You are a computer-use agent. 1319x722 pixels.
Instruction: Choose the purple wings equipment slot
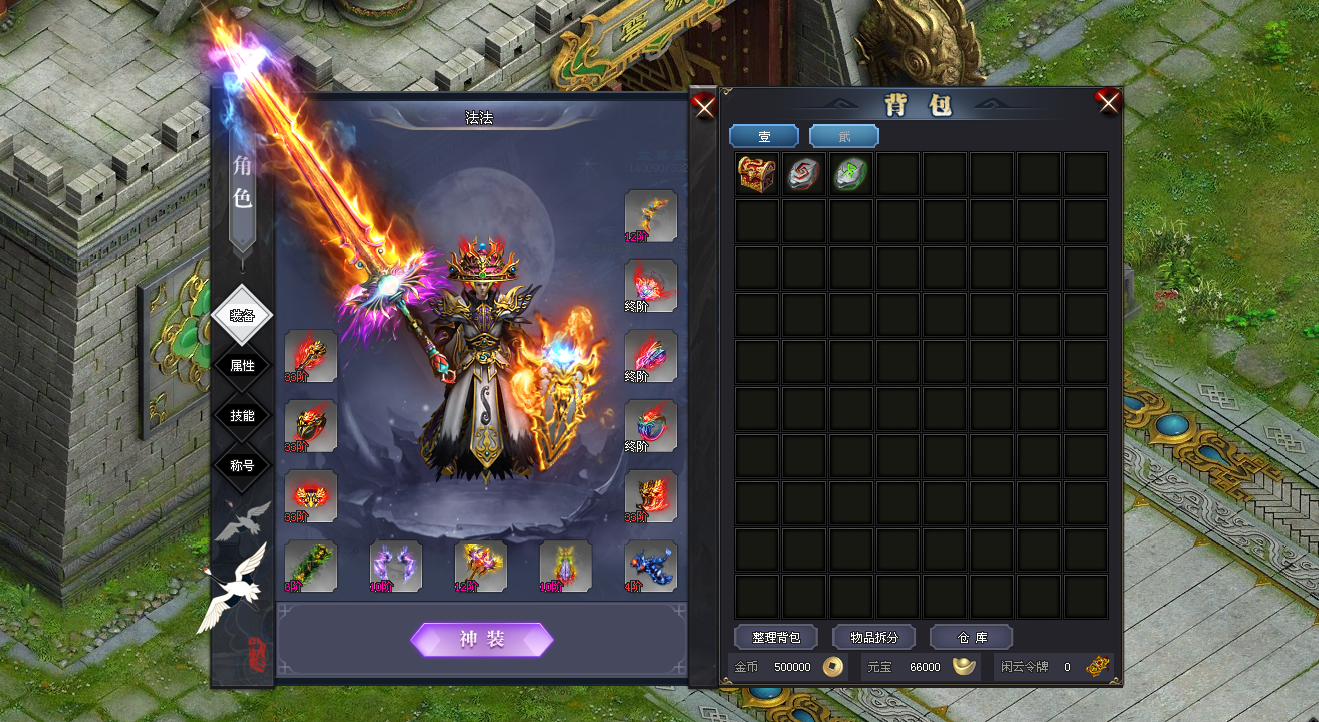click(x=396, y=566)
